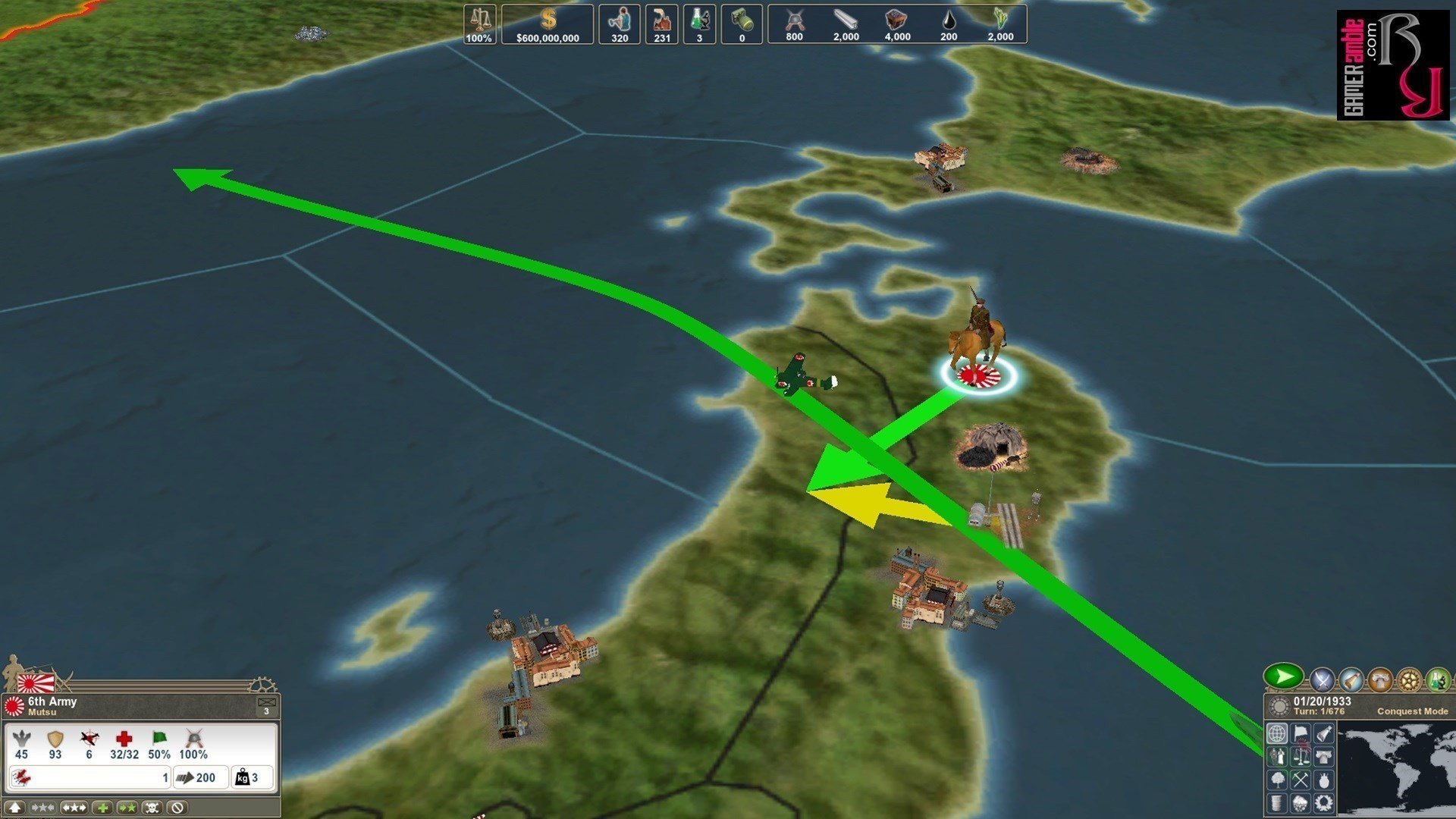Viewport: 1456px width, 819px height.
Task: Open the cogwheel production panel
Action: 1409,679
